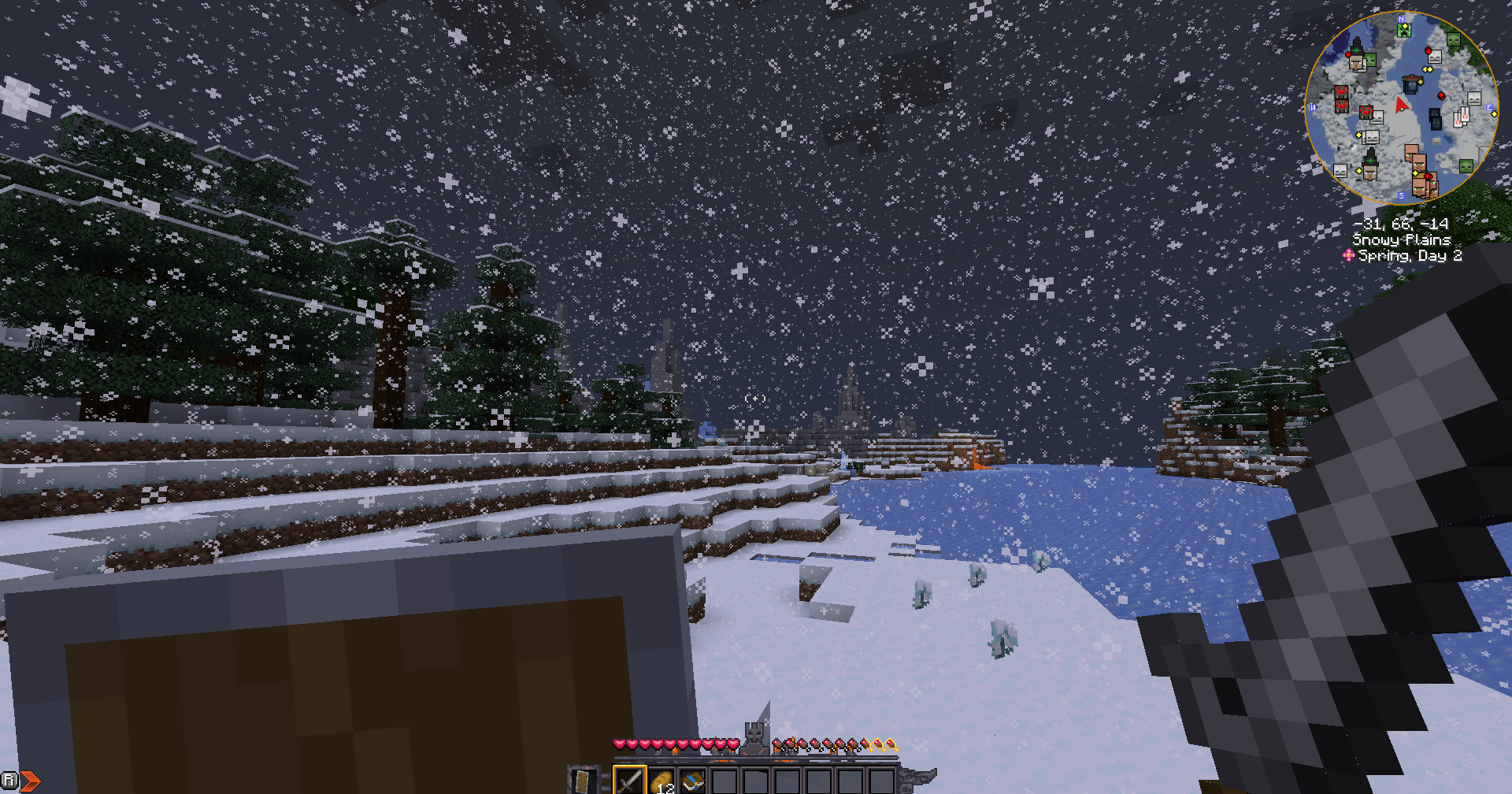The image size is (1512, 794).
Task: Select the enchanted book in the hotbar
Action: pyautogui.click(x=692, y=781)
